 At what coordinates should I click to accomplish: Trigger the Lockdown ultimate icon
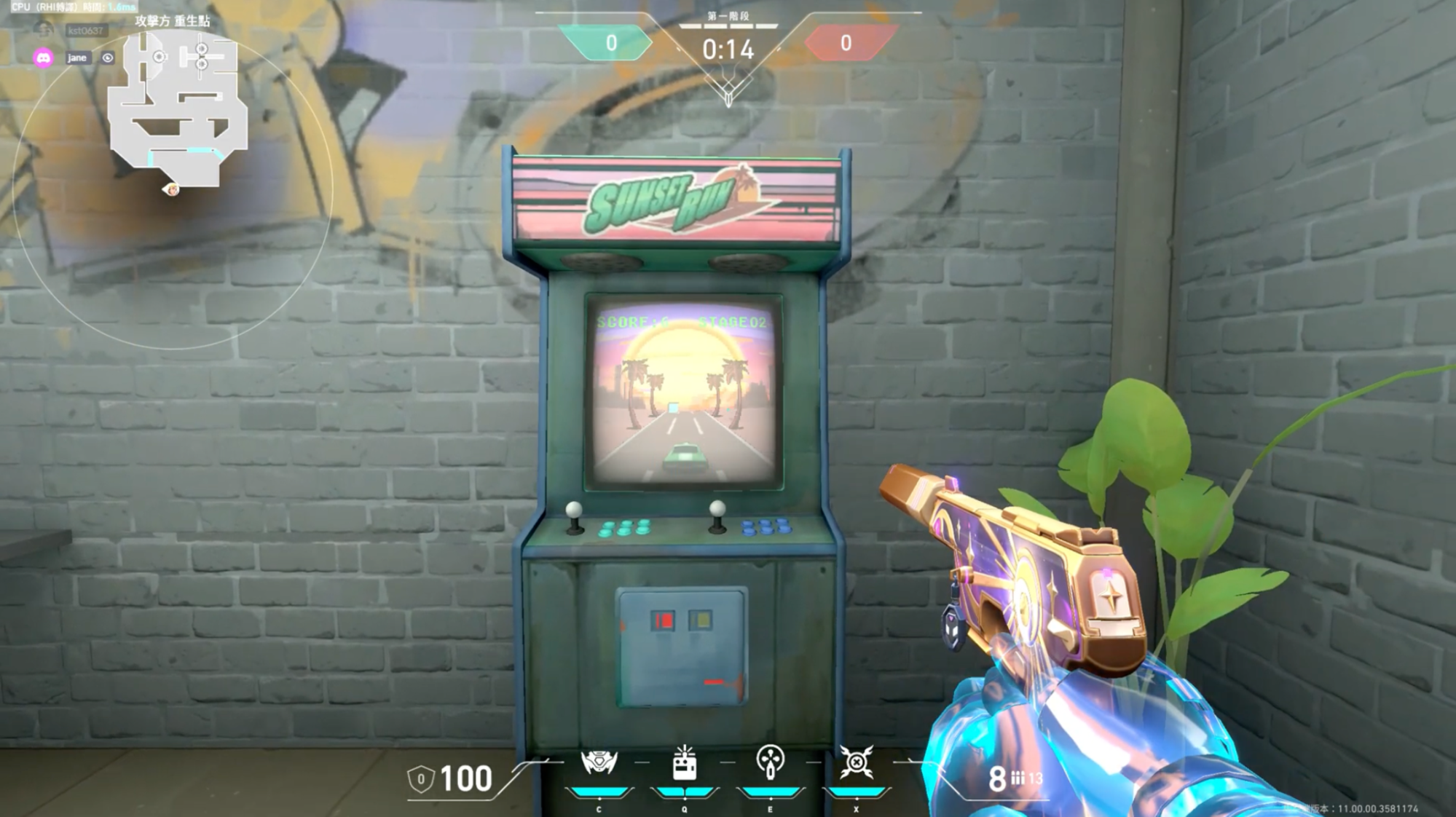coord(857,762)
